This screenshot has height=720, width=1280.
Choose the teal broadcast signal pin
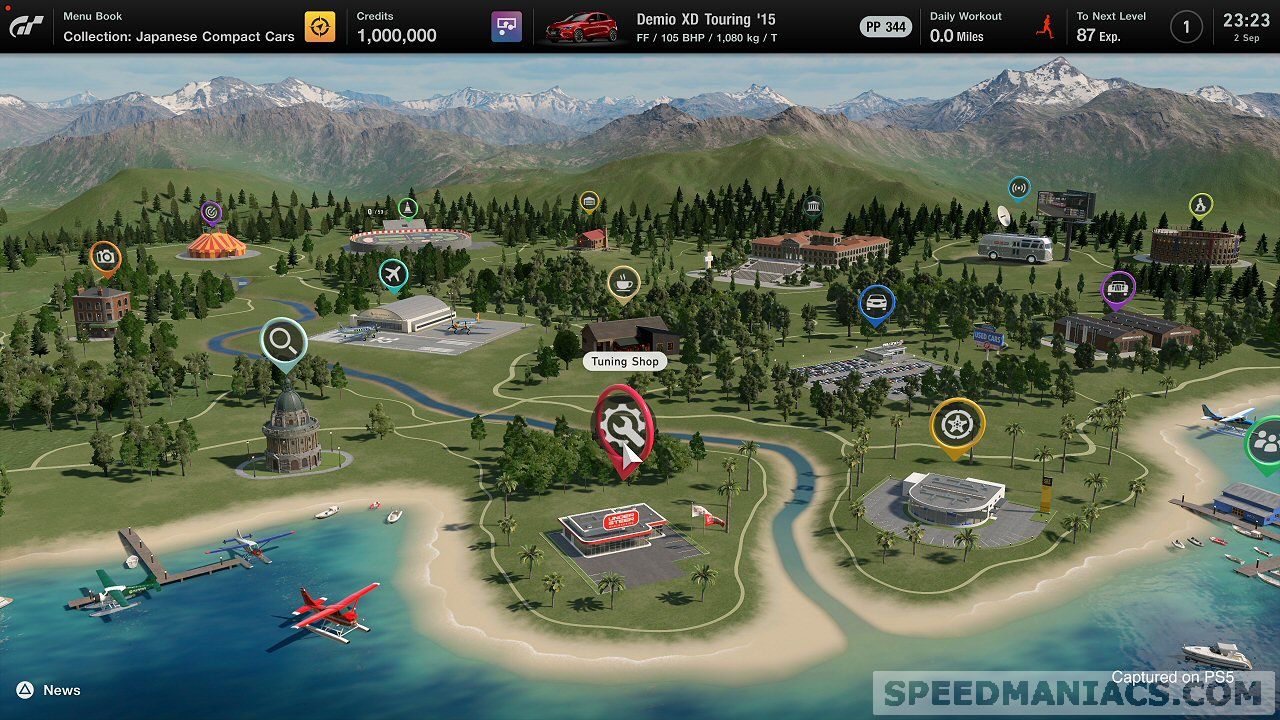tap(1018, 187)
